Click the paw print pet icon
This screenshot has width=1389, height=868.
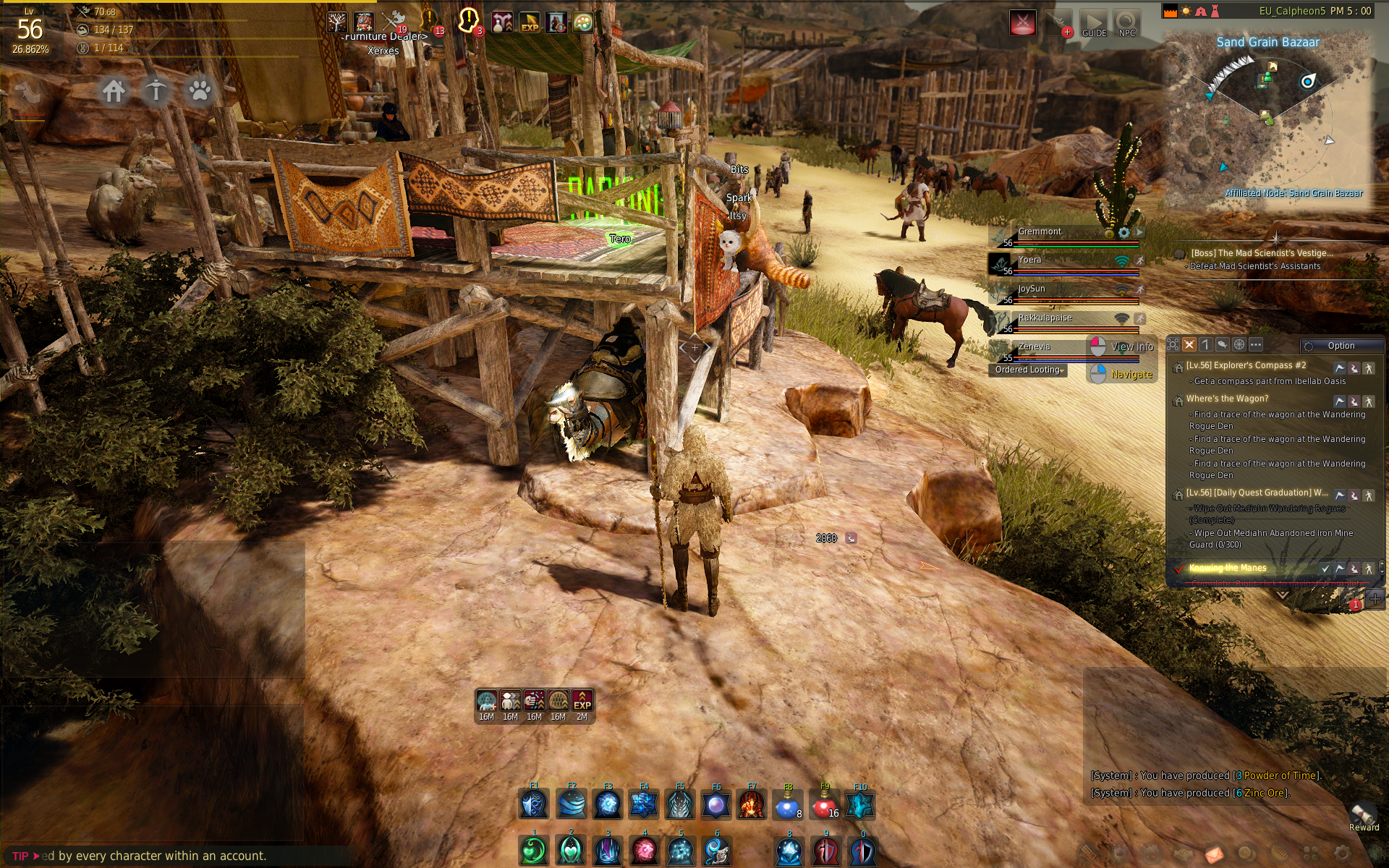pyautogui.click(x=200, y=91)
